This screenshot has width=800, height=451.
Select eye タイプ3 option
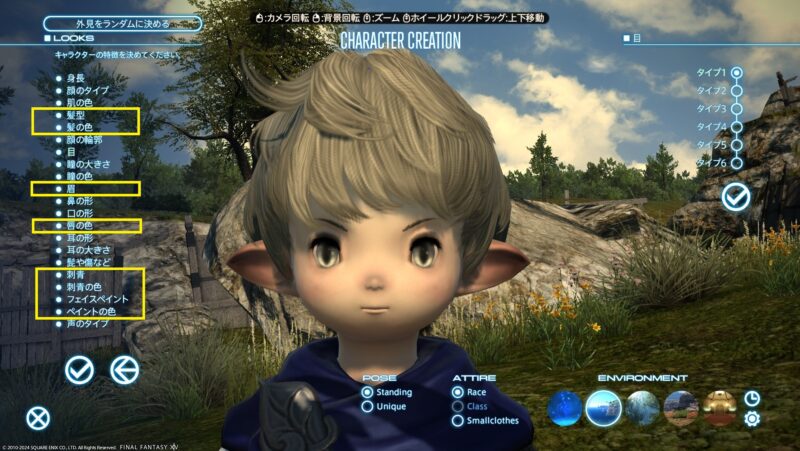pyautogui.click(x=737, y=109)
